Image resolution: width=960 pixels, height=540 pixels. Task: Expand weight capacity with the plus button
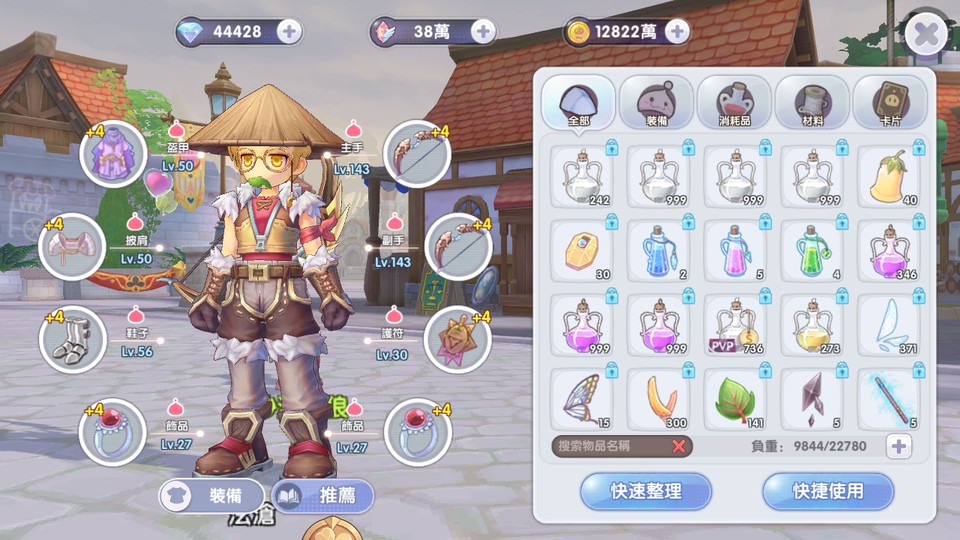[899, 446]
